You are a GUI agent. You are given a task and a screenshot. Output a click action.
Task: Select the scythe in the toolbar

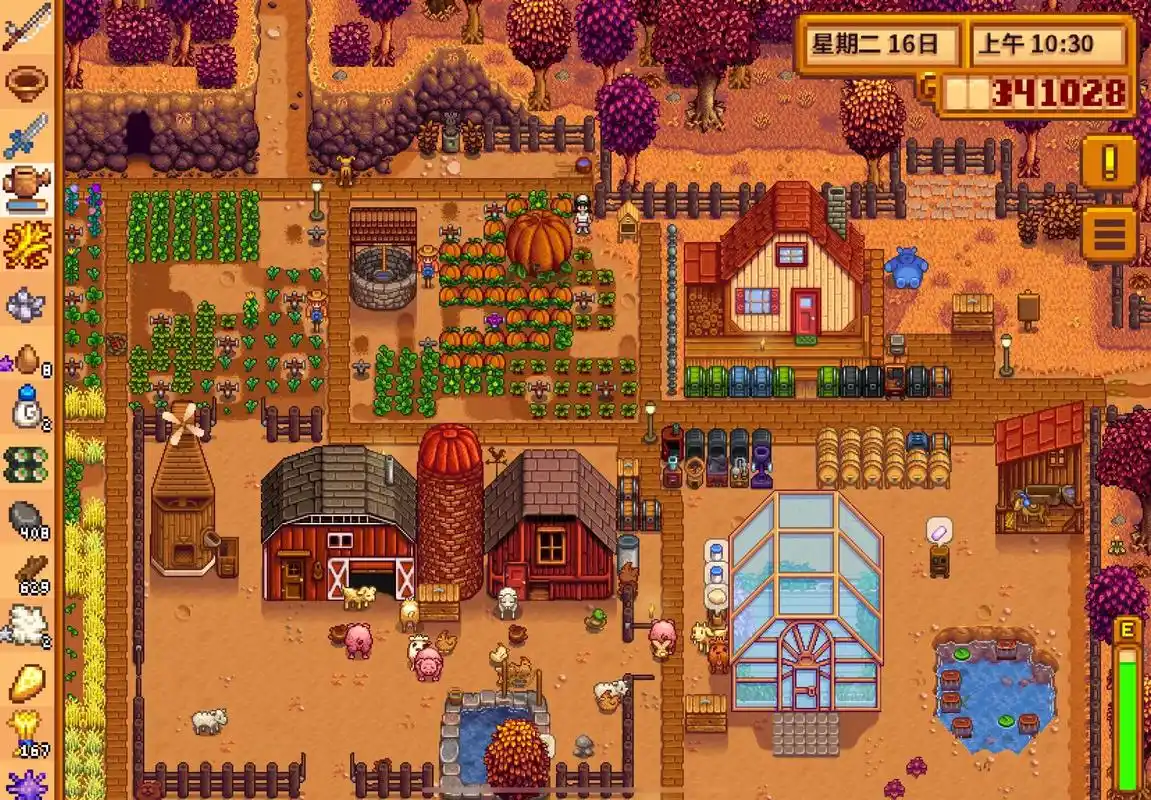(x=26, y=28)
